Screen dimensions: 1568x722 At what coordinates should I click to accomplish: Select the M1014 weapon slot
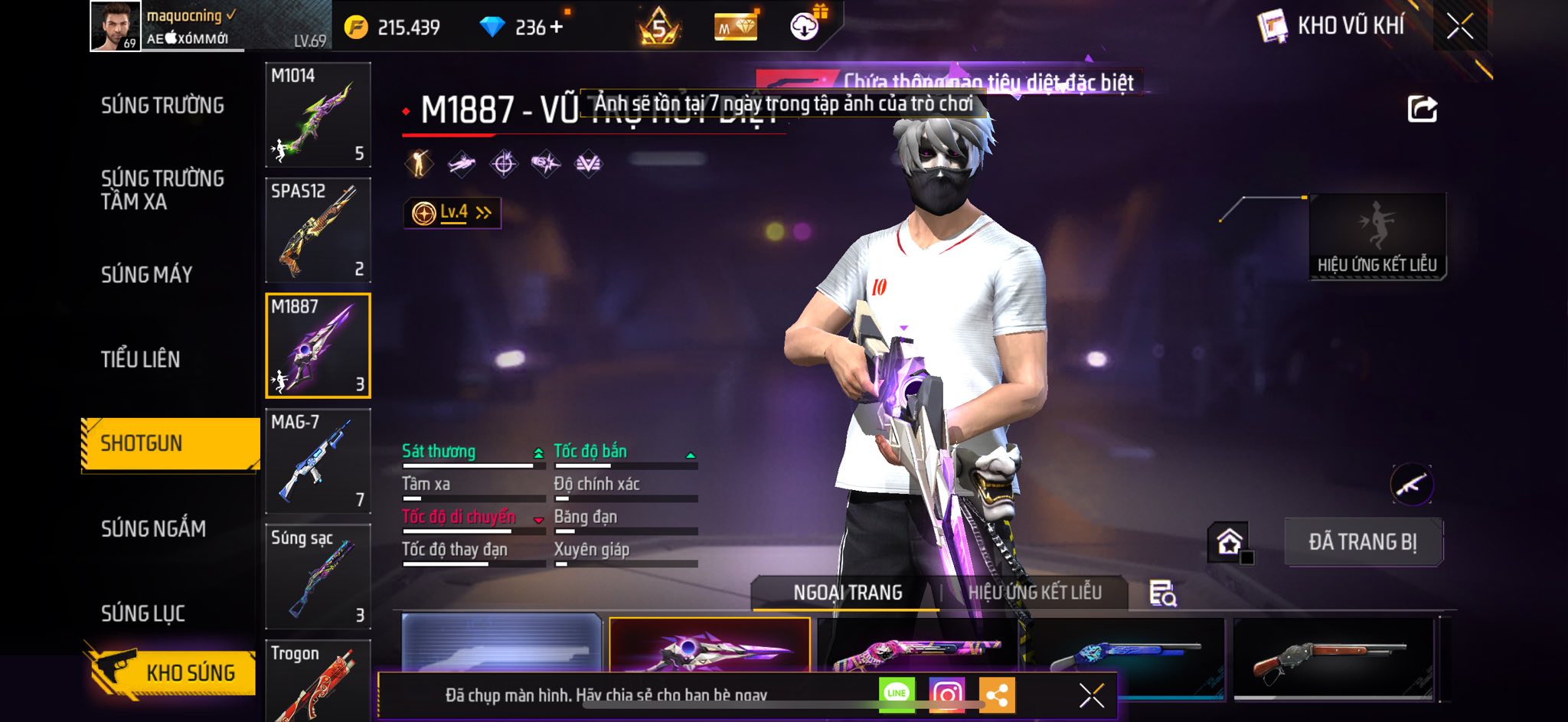coord(318,115)
